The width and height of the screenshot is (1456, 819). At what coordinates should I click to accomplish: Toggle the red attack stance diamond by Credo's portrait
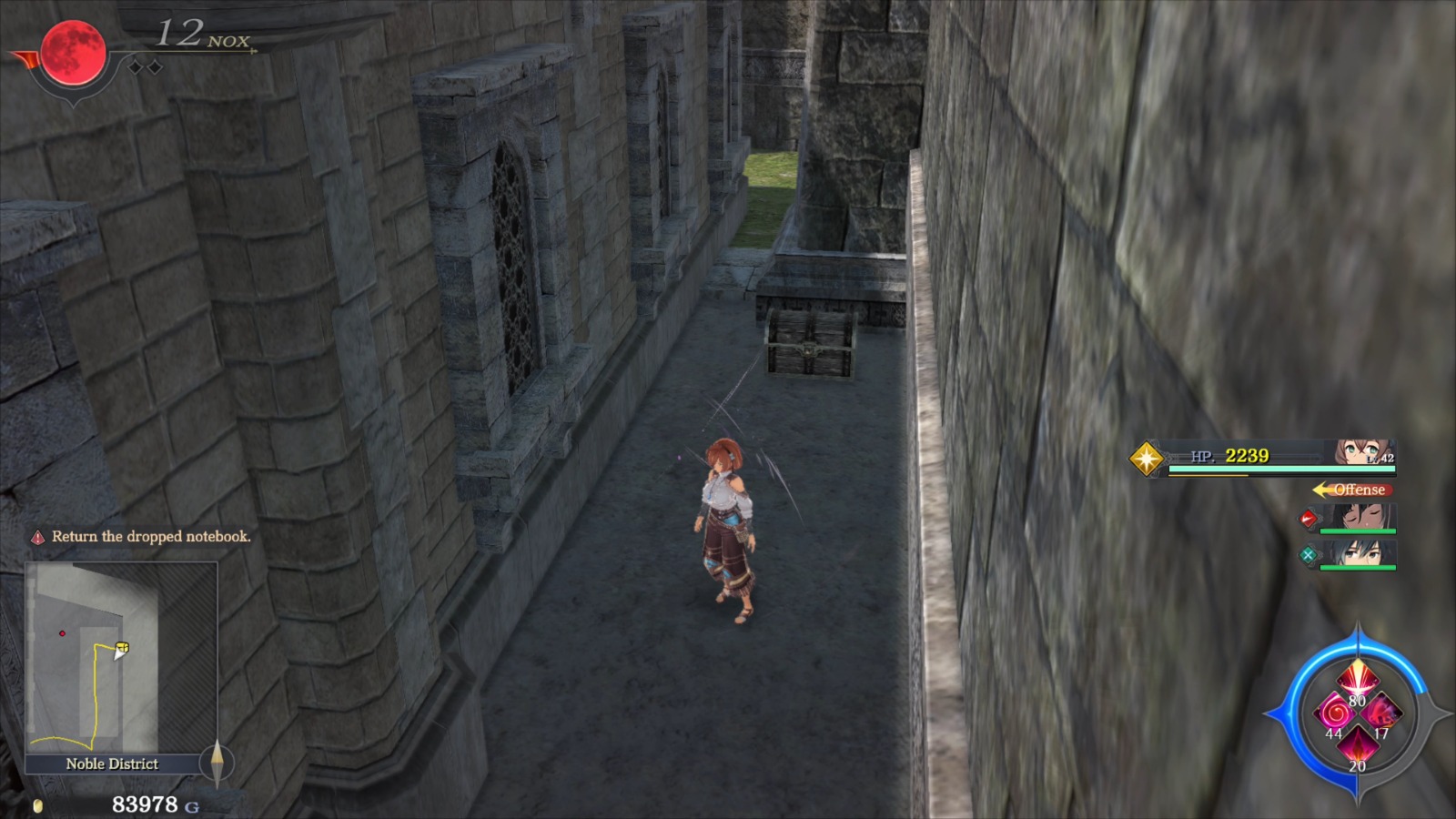[x=1307, y=519]
